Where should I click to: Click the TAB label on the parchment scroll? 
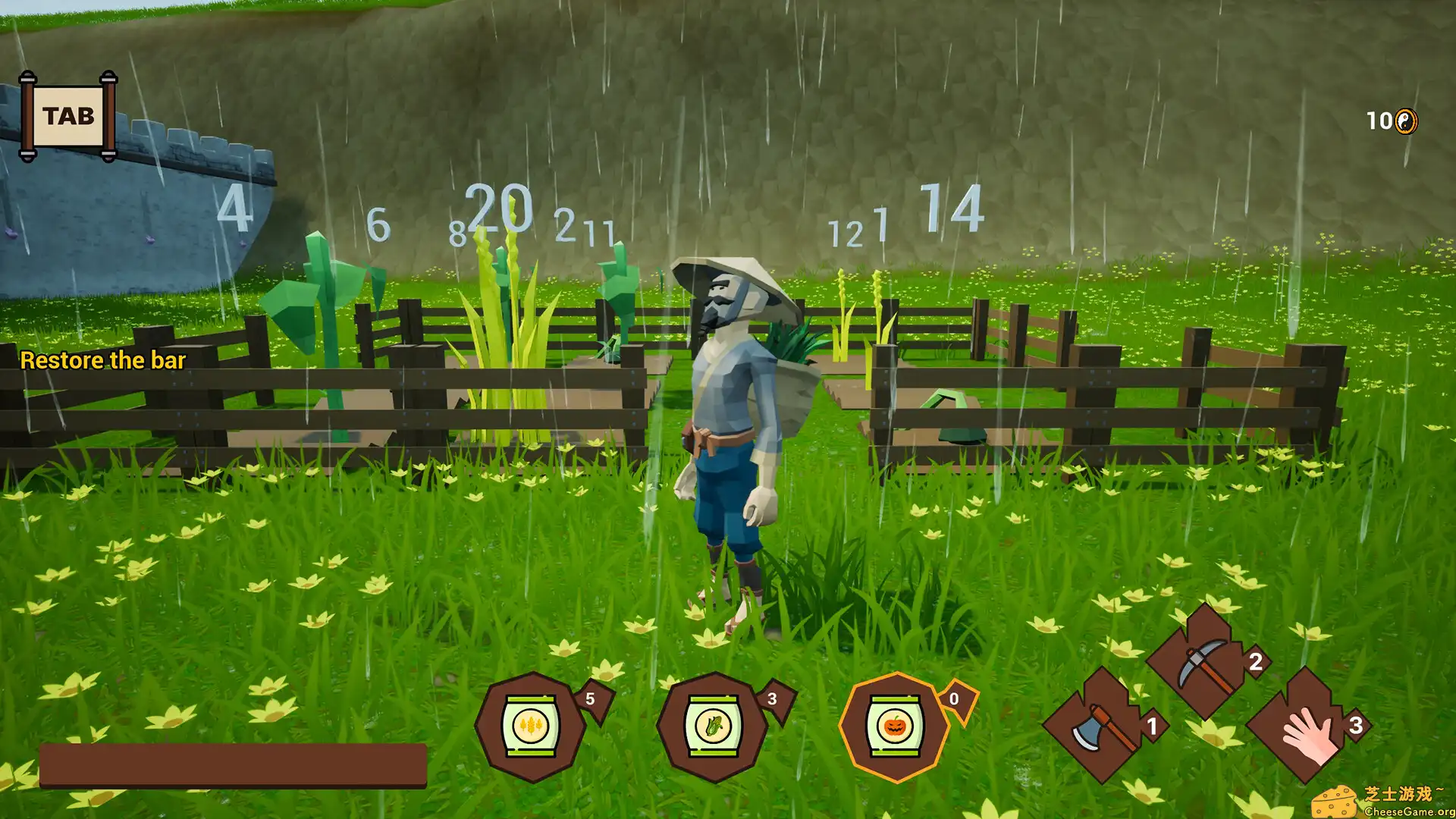tap(69, 115)
